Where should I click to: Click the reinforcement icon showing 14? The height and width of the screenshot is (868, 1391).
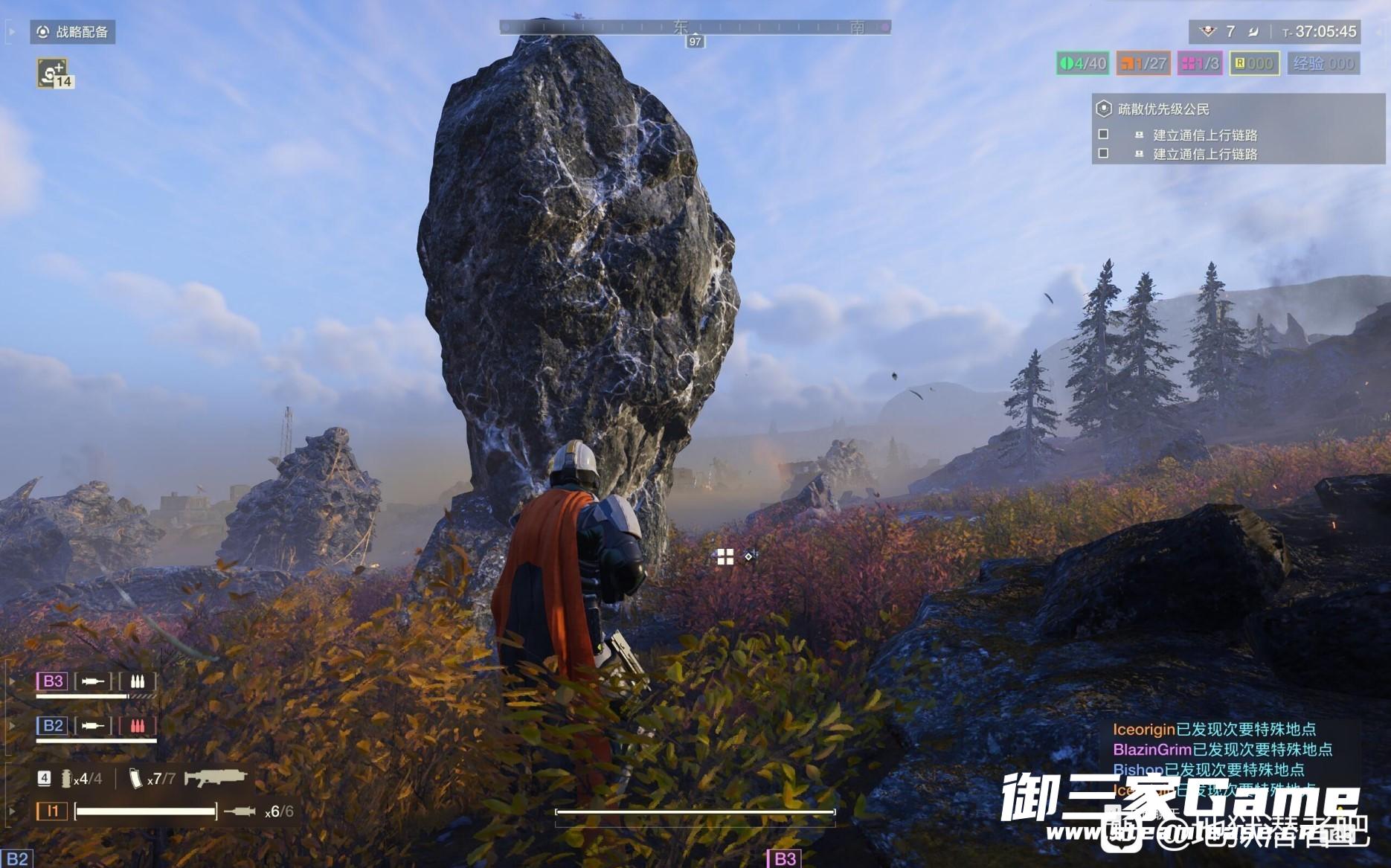click(x=54, y=74)
